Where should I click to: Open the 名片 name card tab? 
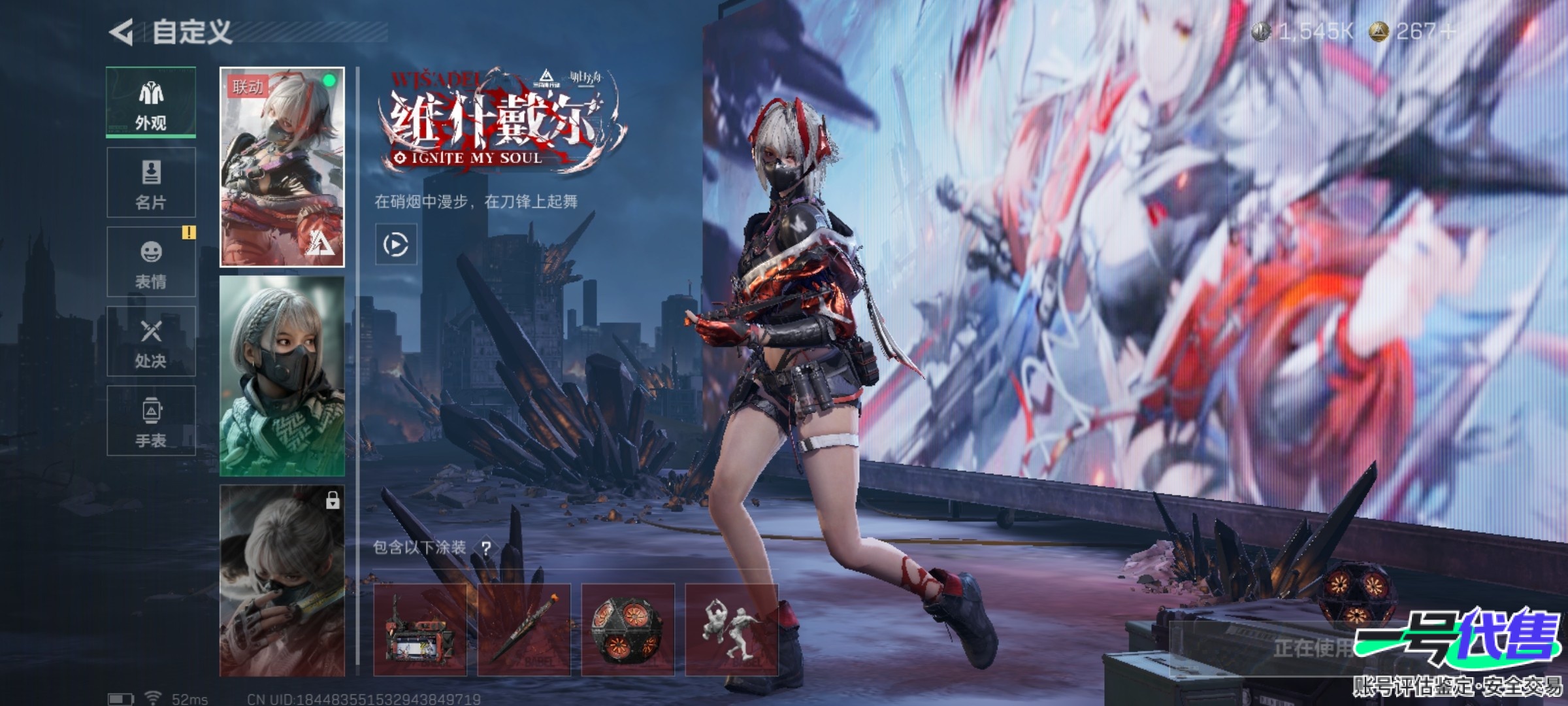click(x=151, y=182)
